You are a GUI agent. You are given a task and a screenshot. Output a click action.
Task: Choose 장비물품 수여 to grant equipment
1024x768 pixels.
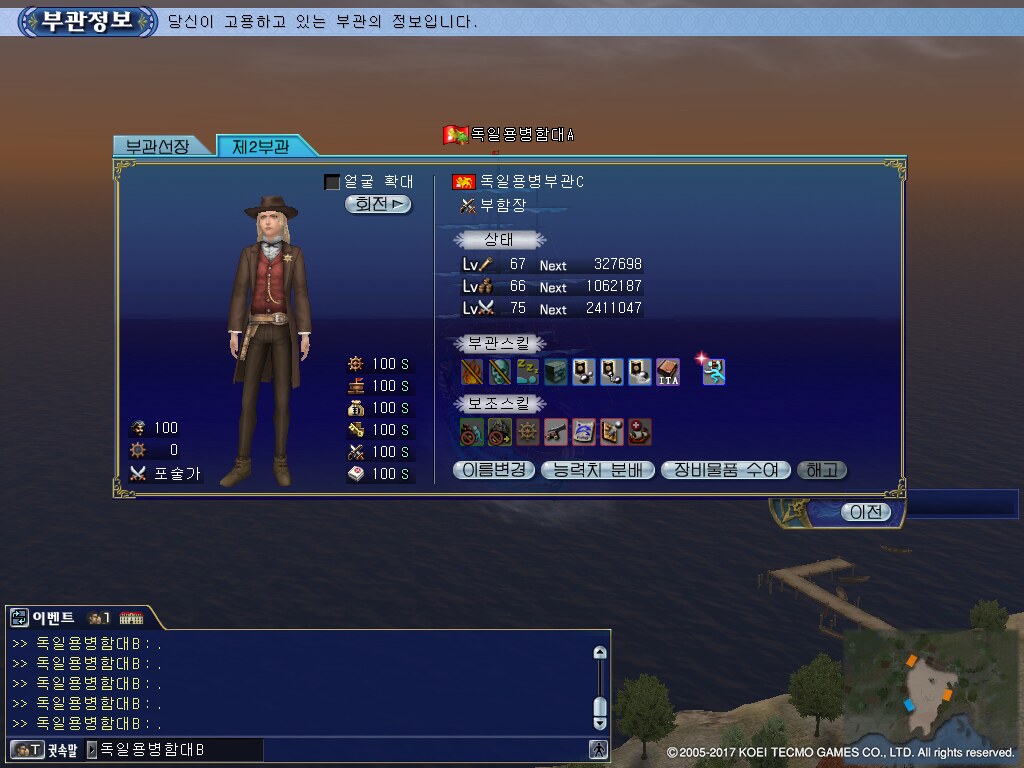point(726,470)
